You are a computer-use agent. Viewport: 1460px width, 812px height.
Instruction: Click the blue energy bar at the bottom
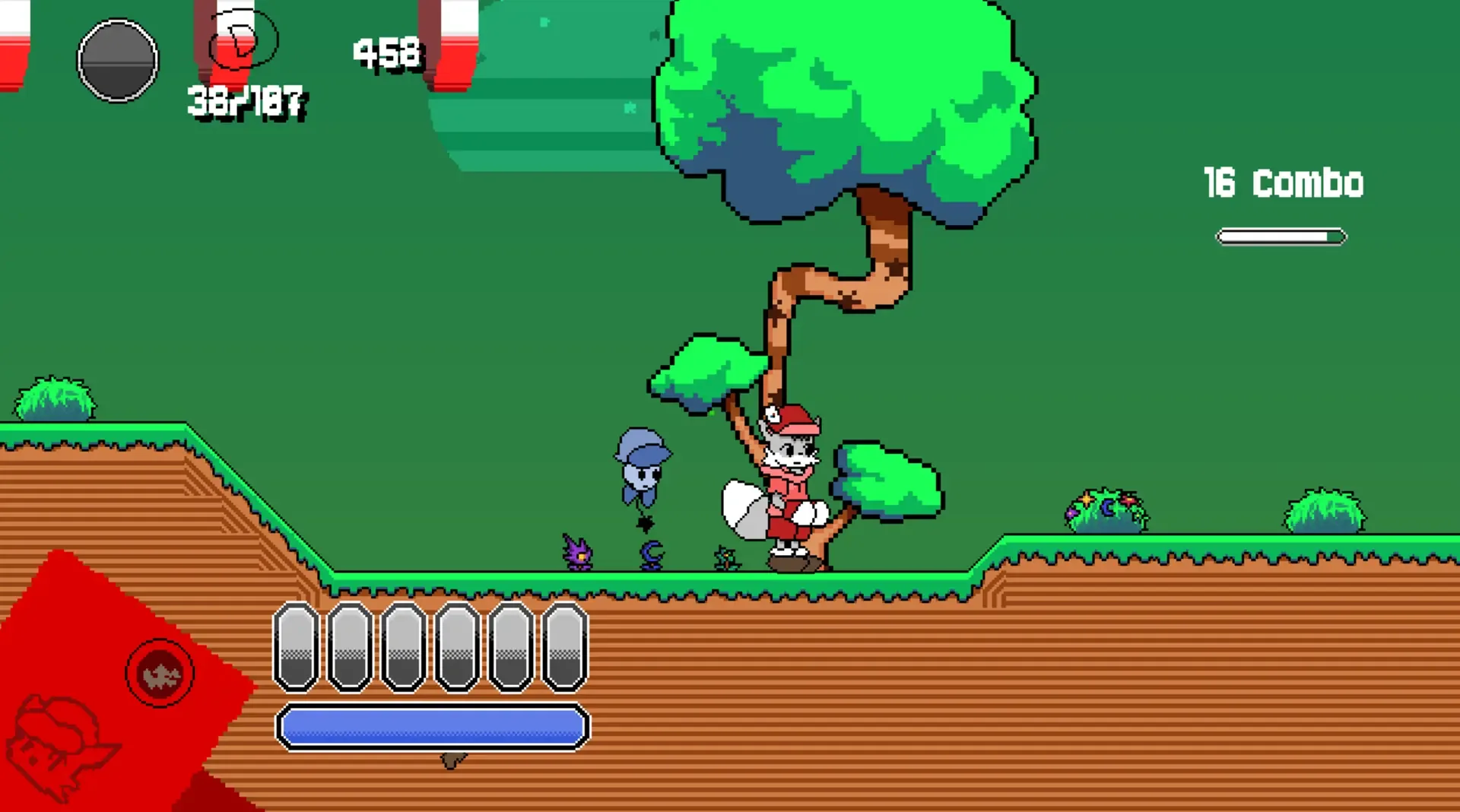pos(433,728)
